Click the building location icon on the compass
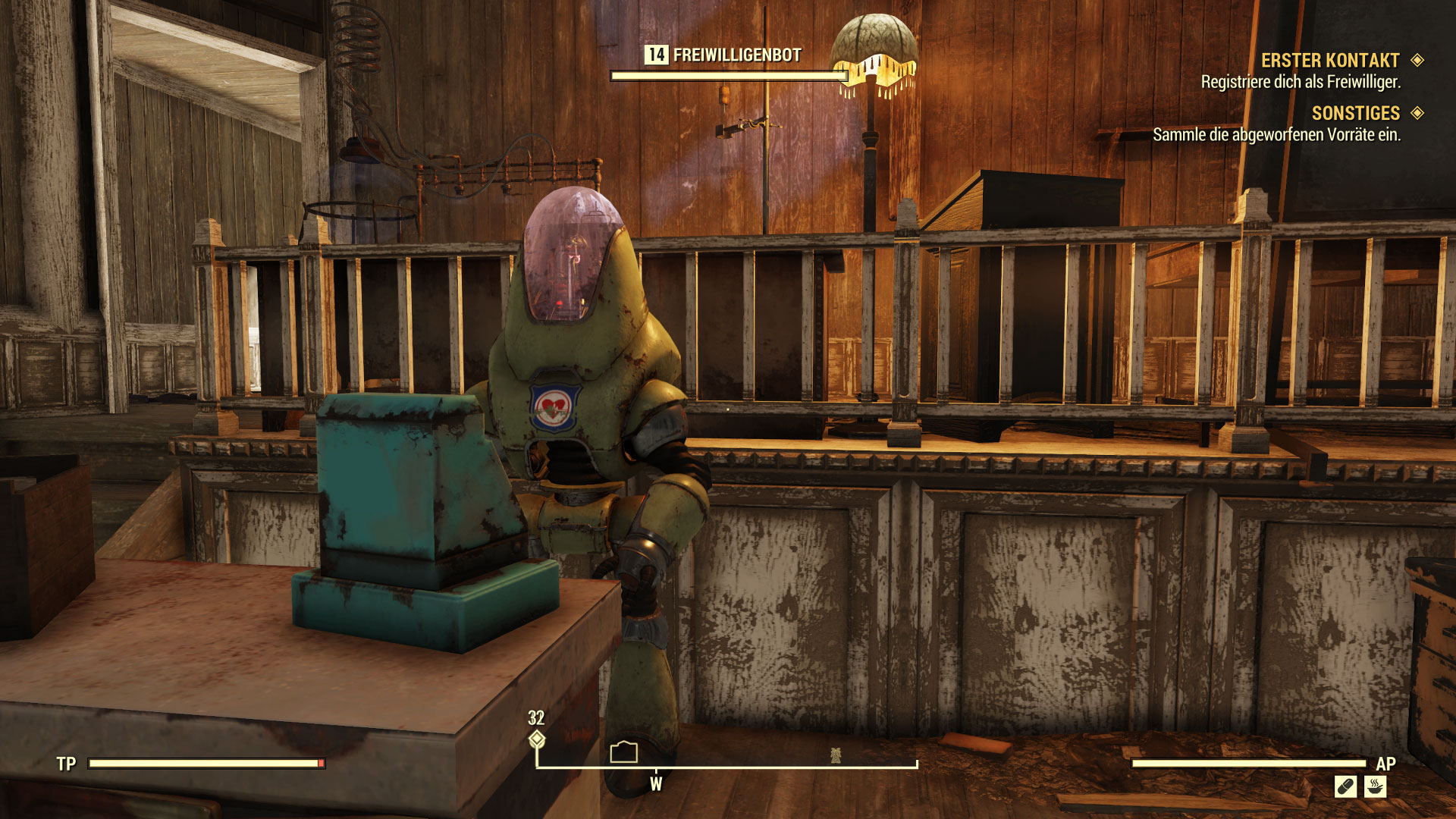Screen dimensions: 1456x819 point(623,752)
